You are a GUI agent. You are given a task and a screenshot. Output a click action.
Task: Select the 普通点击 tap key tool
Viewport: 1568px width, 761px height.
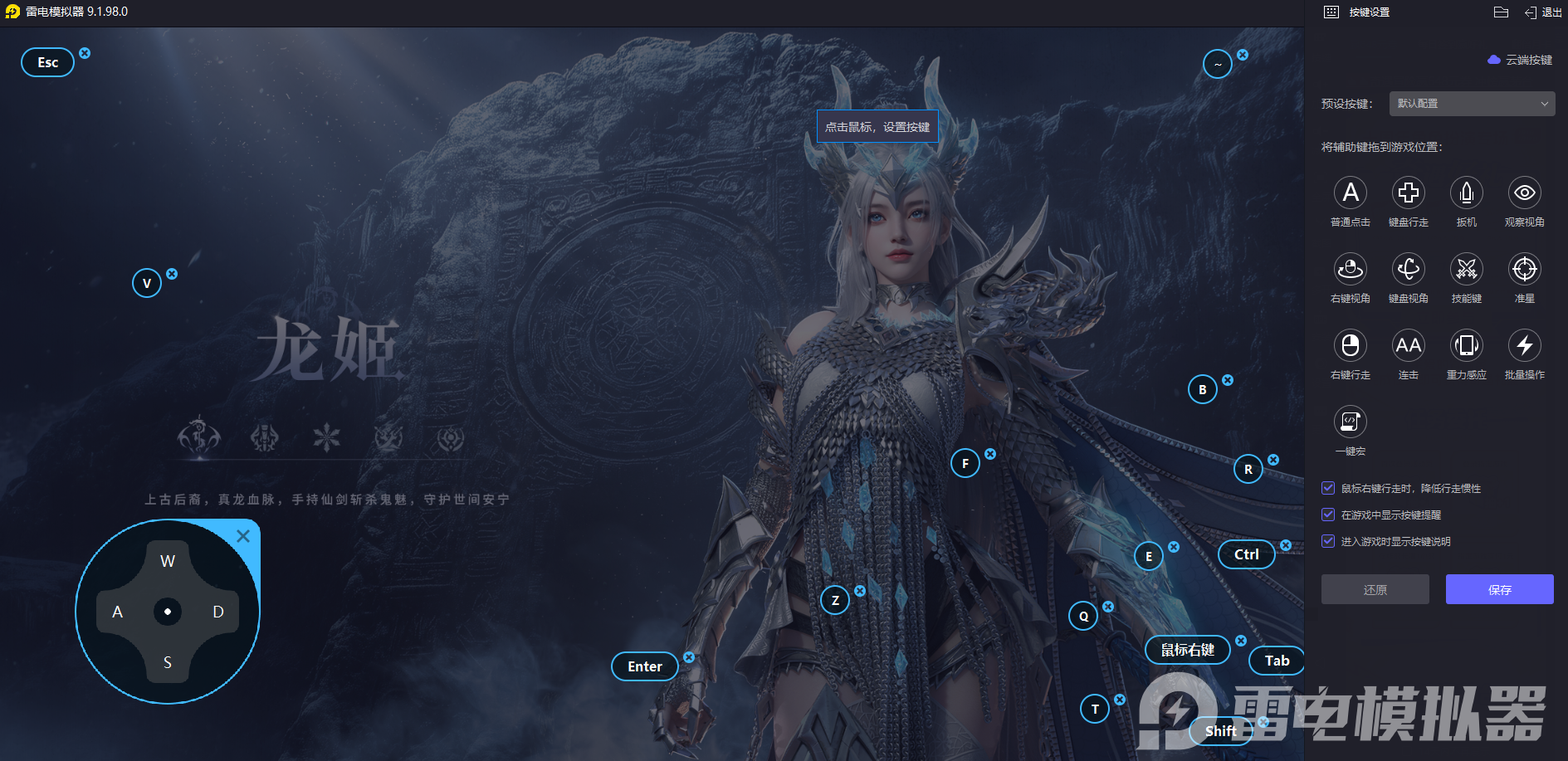pyautogui.click(x=1351, y=193)
